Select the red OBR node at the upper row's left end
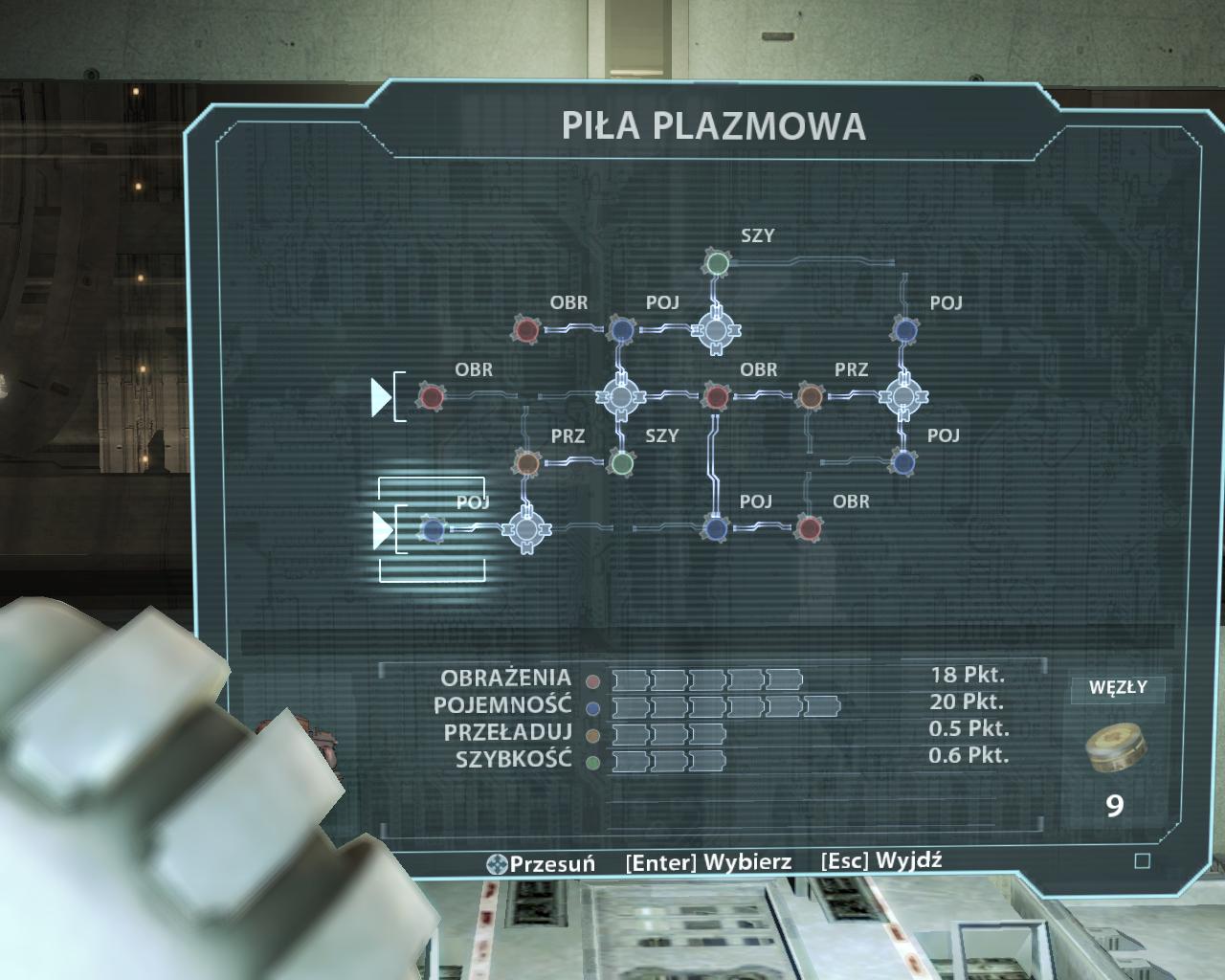 click(x=526, y=330)
